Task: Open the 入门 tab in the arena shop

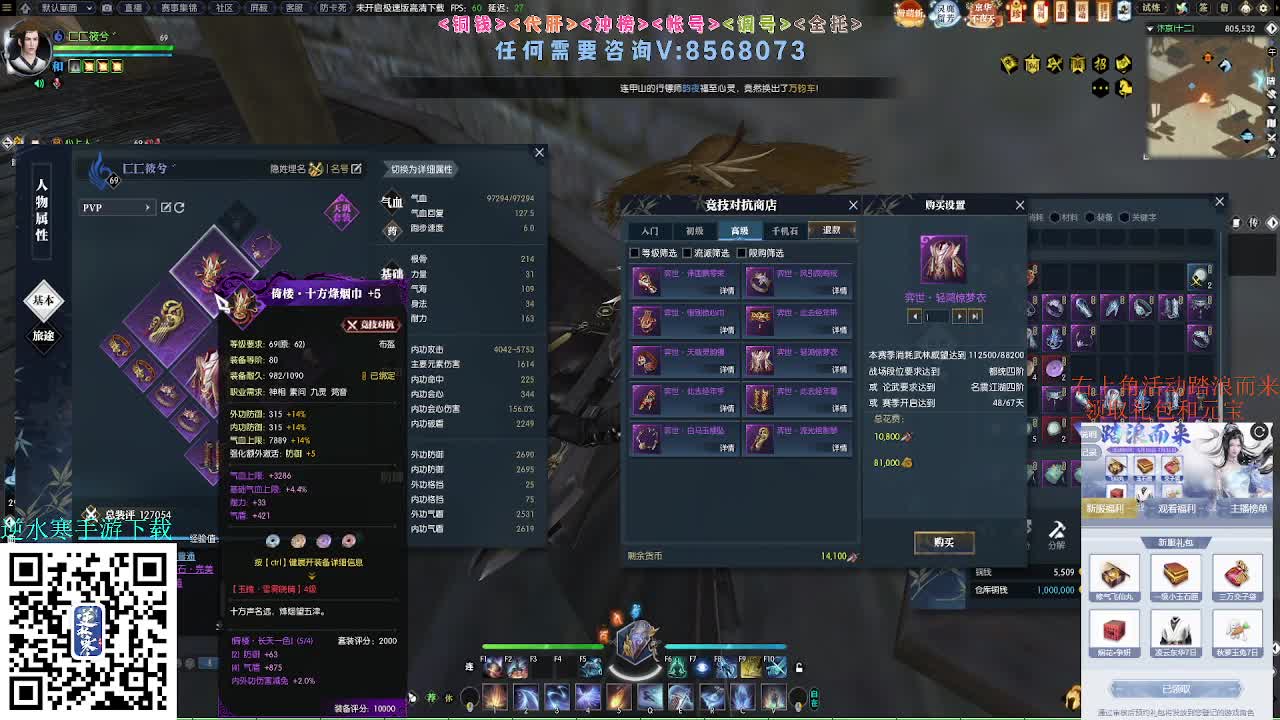Action: (651, 231)
